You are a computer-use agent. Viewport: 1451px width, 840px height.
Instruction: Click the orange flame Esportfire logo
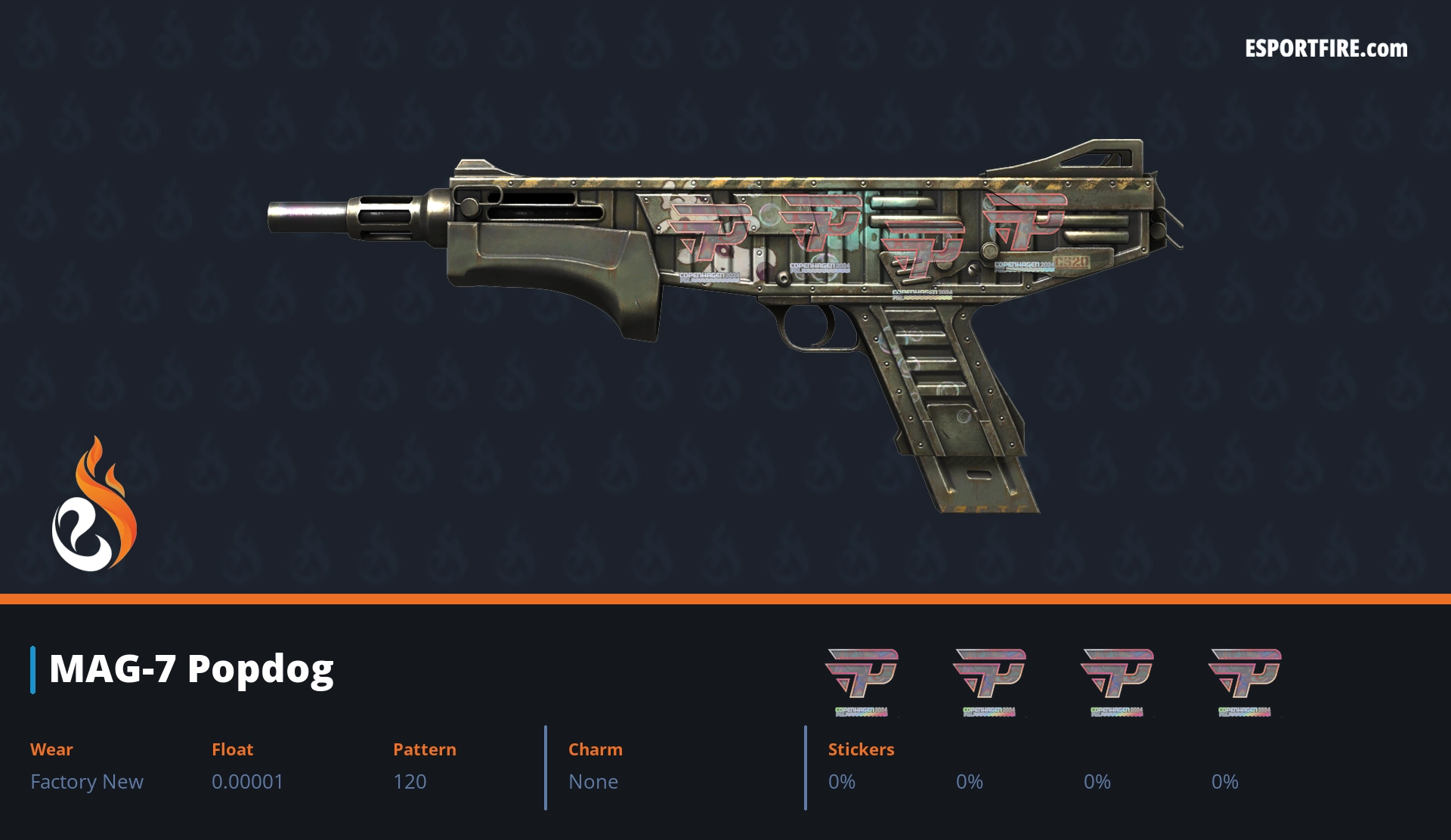tap(94, 505)
